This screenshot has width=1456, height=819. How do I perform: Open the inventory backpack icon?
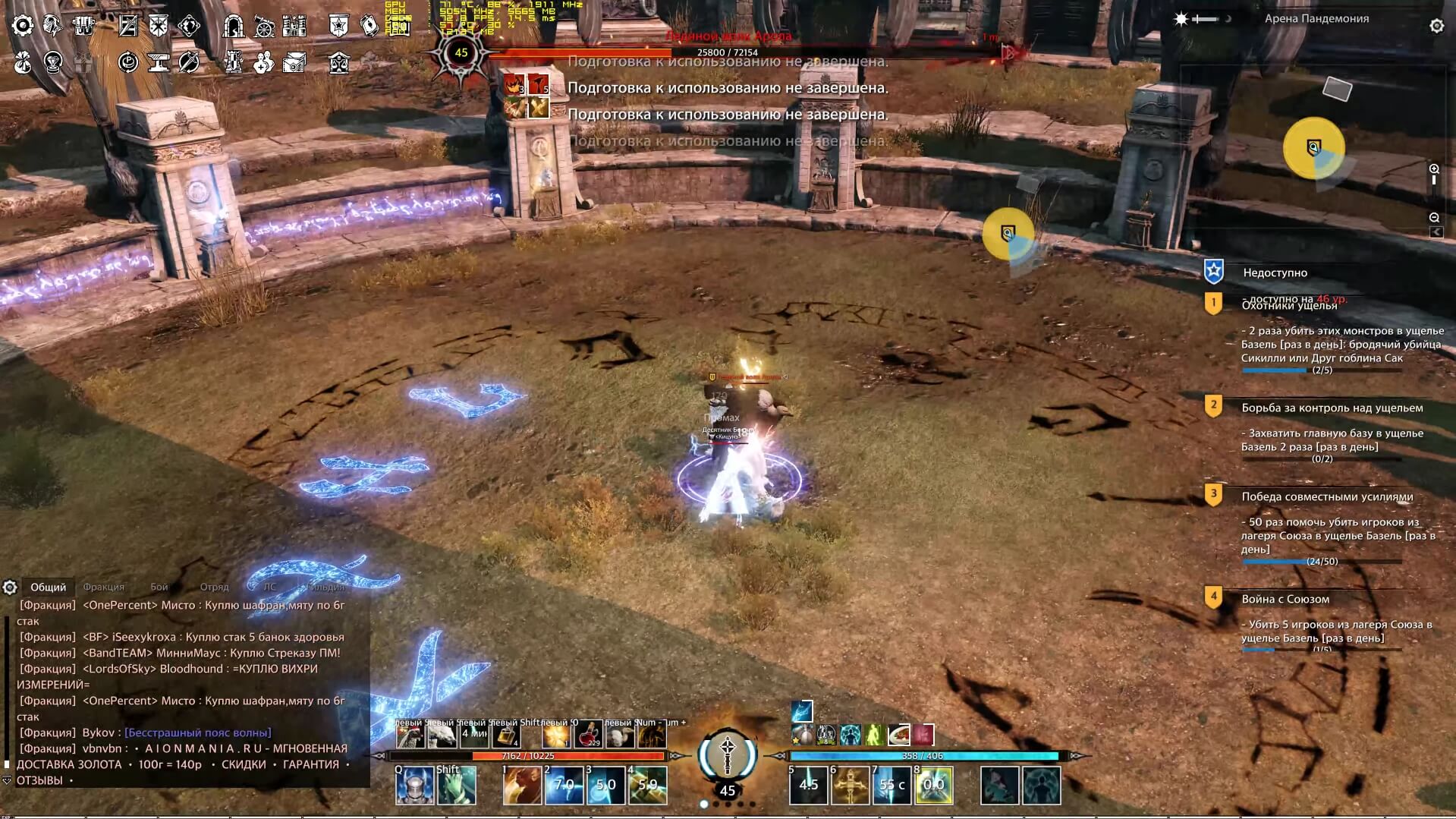(x=82, y=24)
